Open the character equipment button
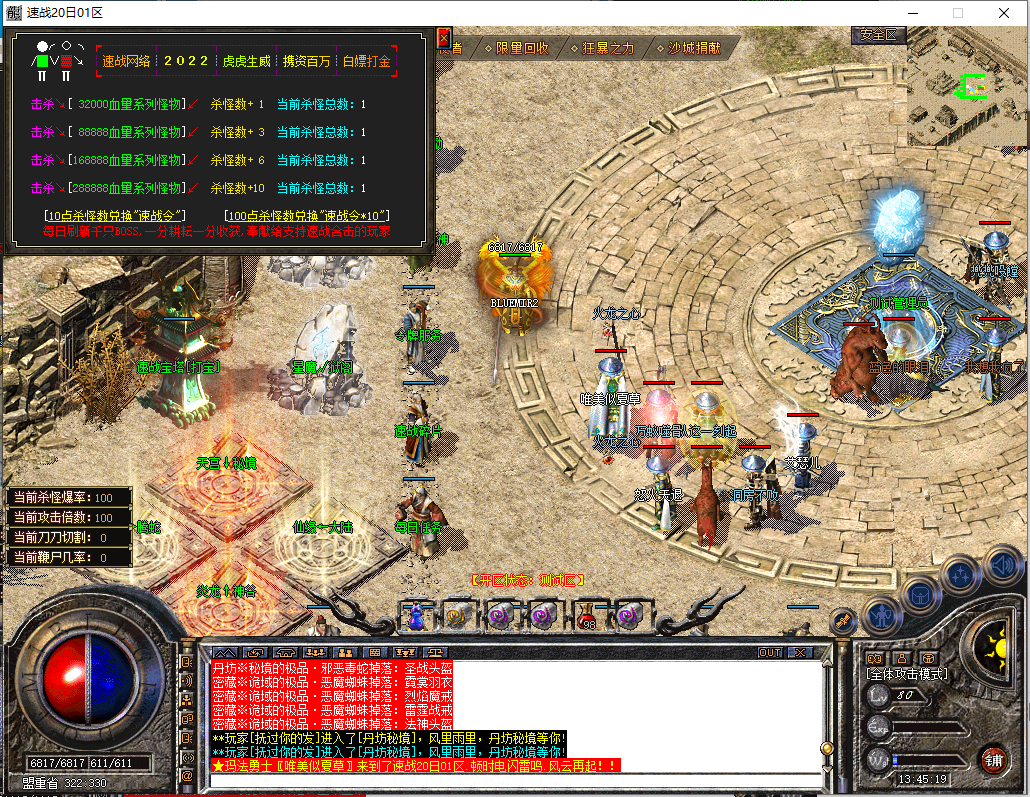The height and width of the screenshot is (797, 1030). click(x=881, y=613)
